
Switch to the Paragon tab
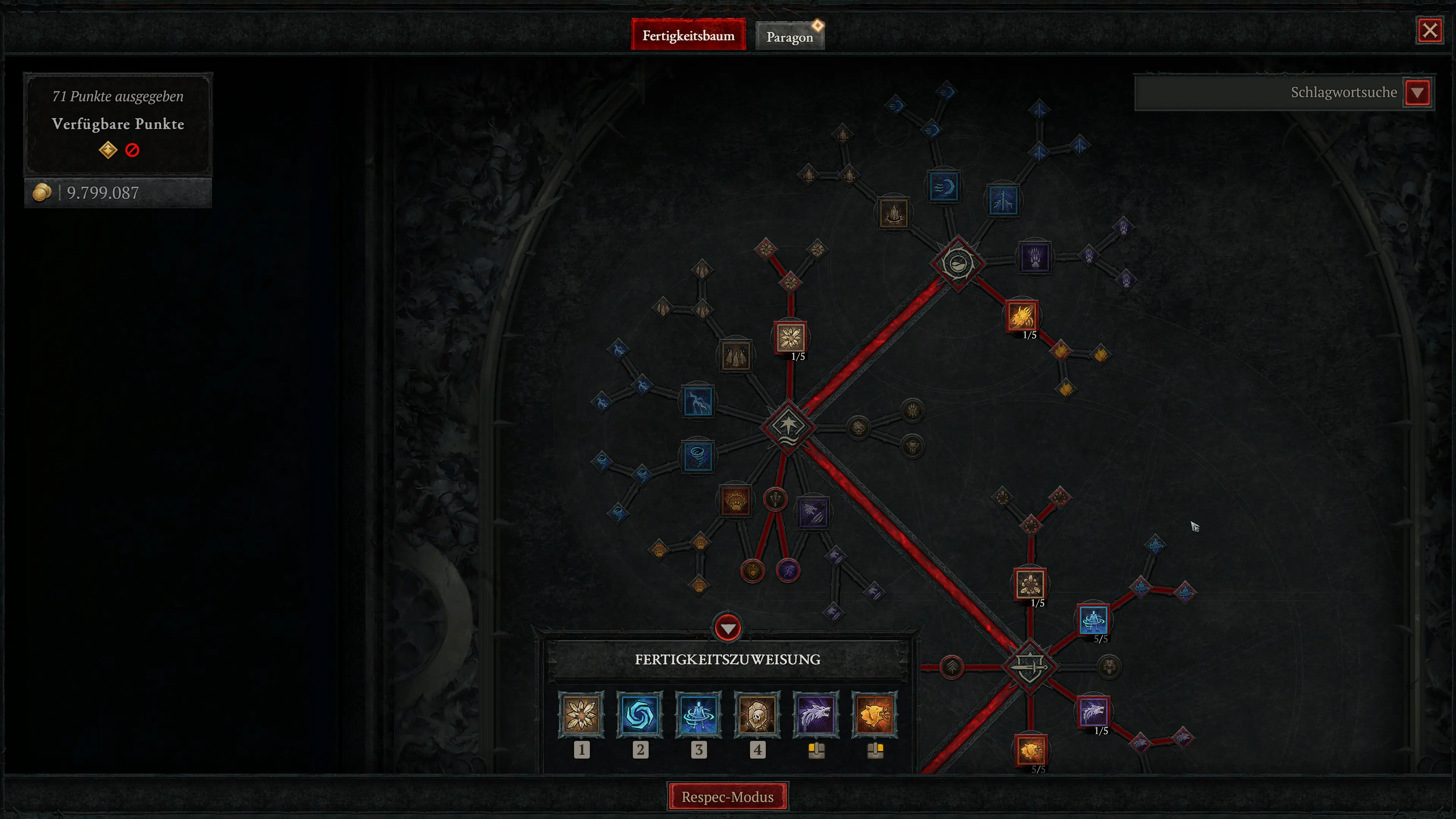(x=789, y=36)
